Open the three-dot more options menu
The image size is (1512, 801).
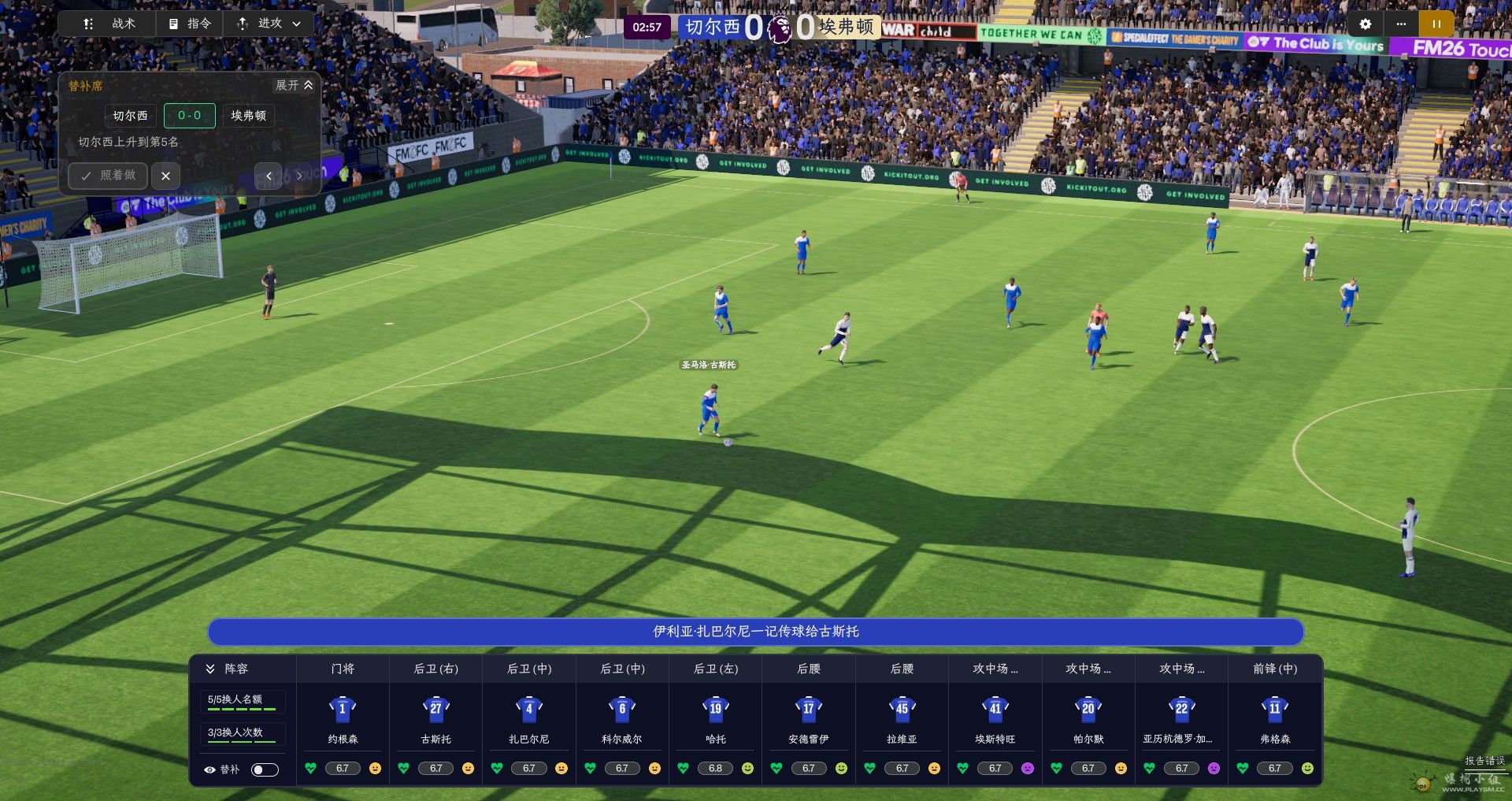point(1401,24)
